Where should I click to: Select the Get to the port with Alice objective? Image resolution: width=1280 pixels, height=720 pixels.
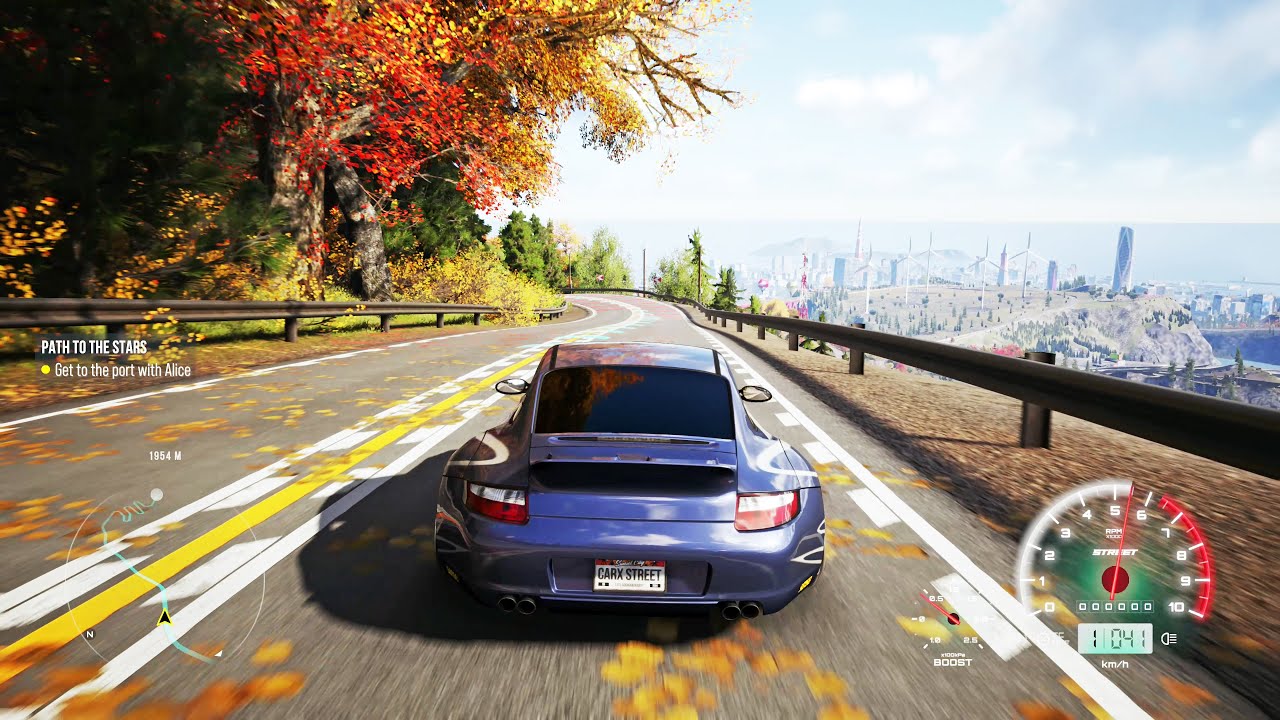[x=122, y=370]
